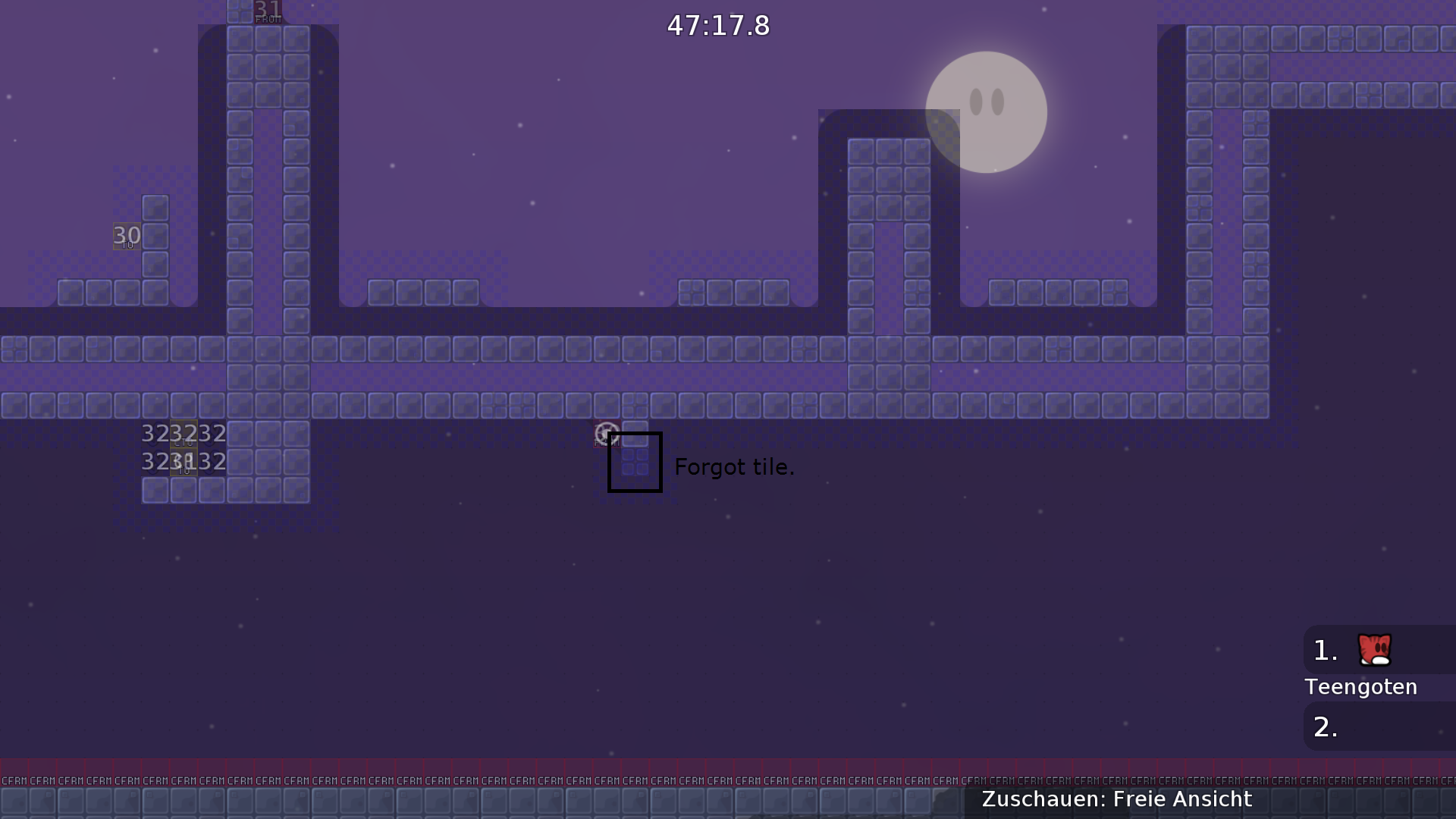Click the 47:17.8 timer display
Image resolution: width=1456 pixels, height=819 pixels.
click(x=717, y=25)
